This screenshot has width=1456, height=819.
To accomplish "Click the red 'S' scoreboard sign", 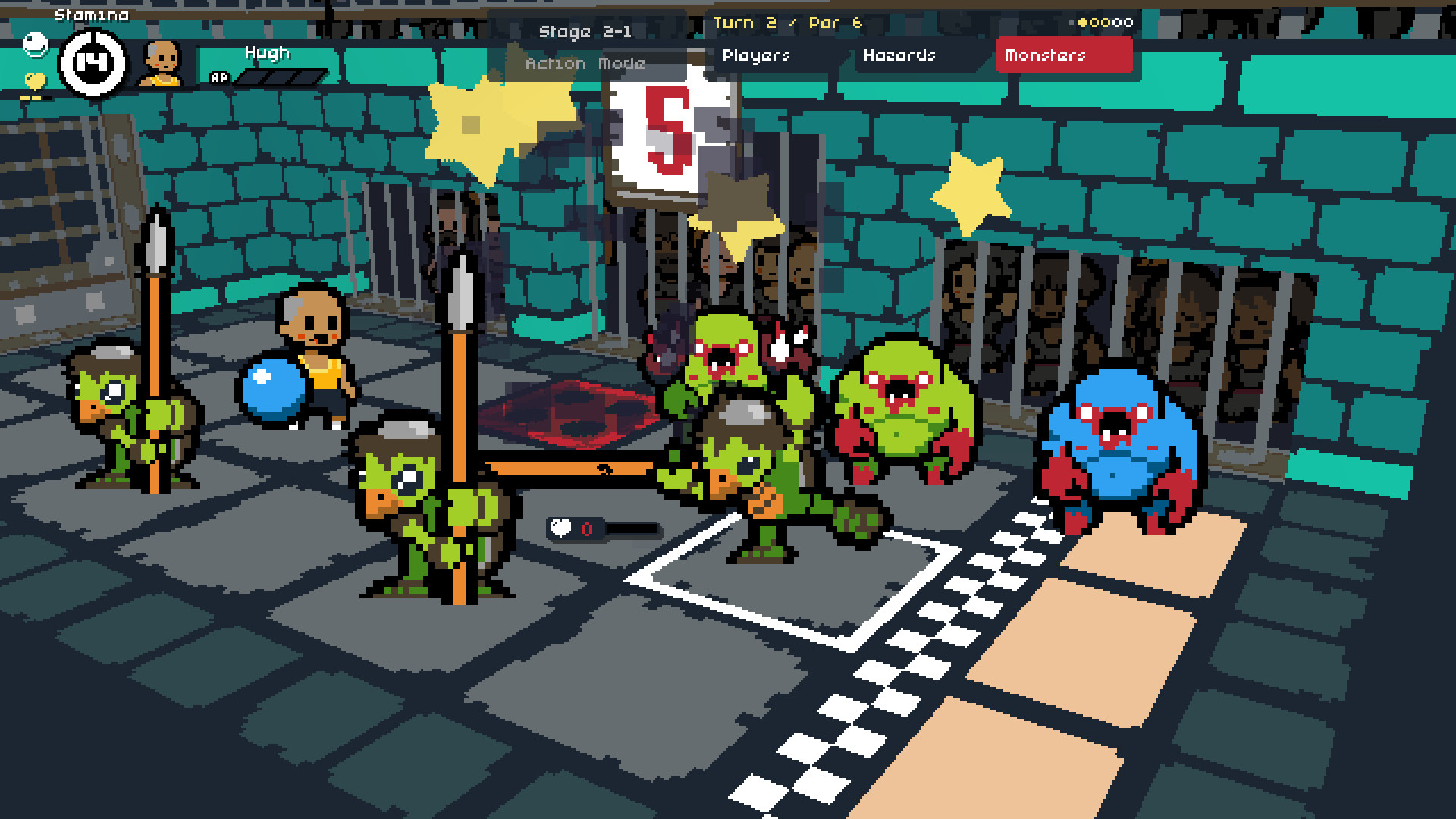I will (670, 129).
